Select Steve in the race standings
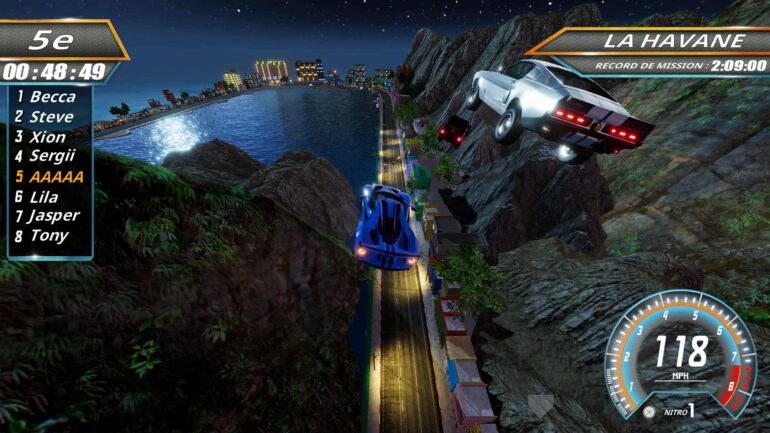Image resolution: width=770 pixels, height=433 pixels. [x=47, y=117]
